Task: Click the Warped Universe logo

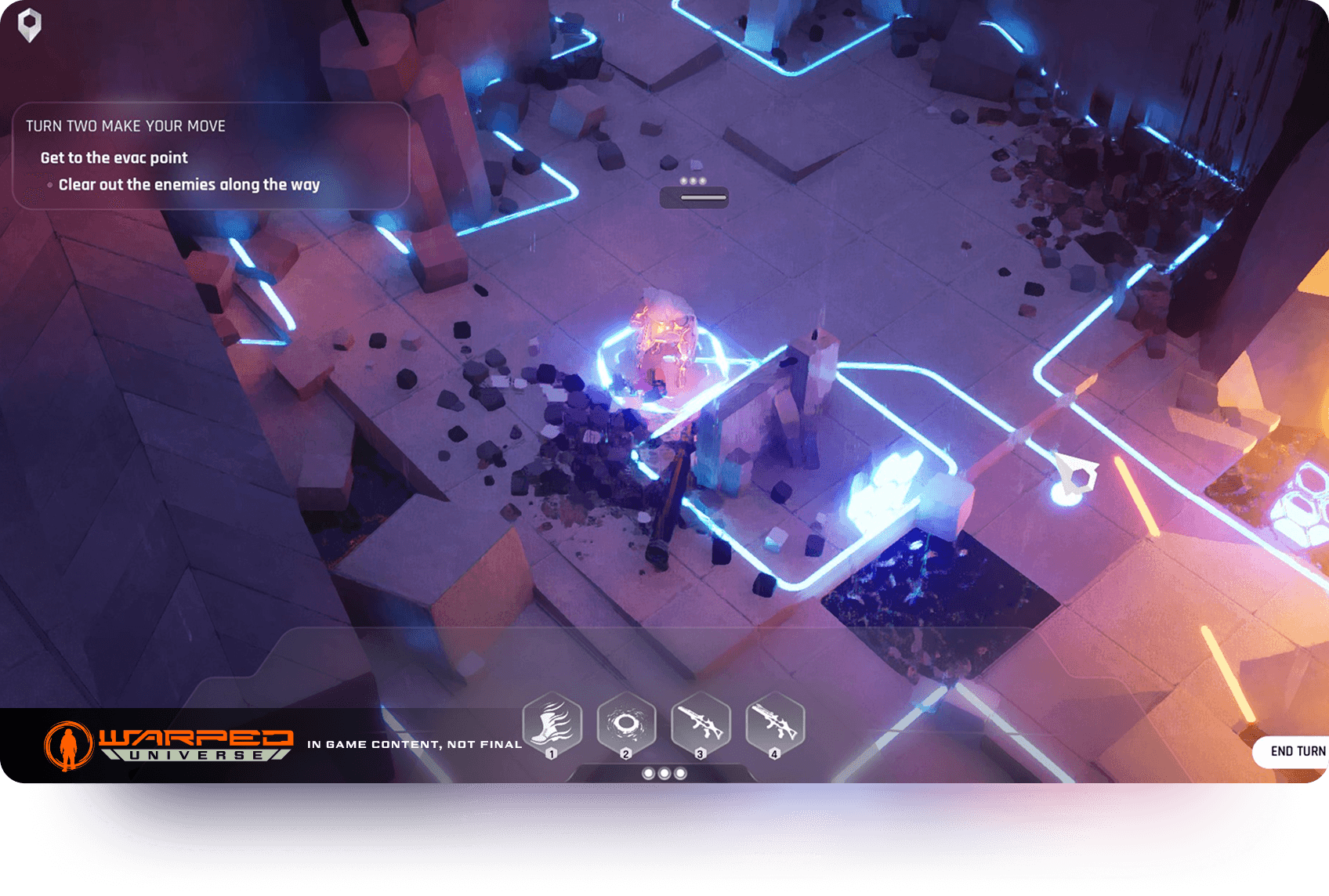Action: (169, 745)
